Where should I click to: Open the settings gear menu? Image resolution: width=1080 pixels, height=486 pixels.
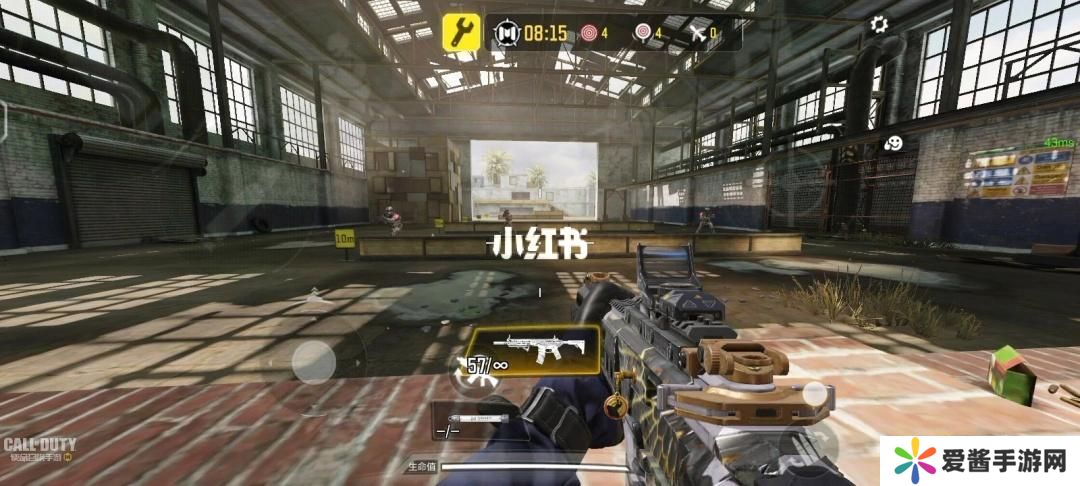point(879,25)
